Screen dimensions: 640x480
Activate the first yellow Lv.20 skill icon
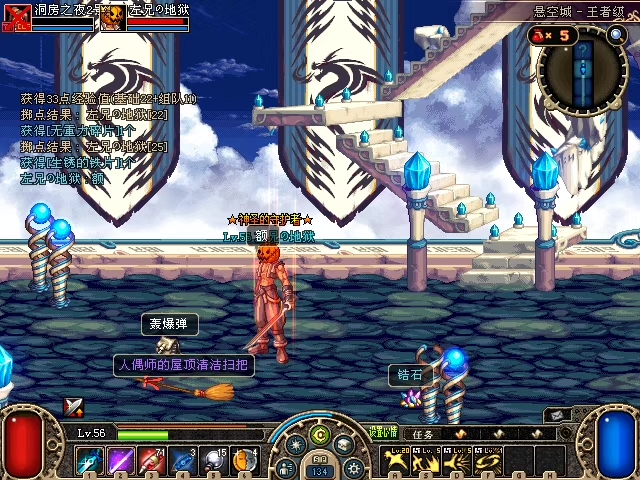point(397,461)
